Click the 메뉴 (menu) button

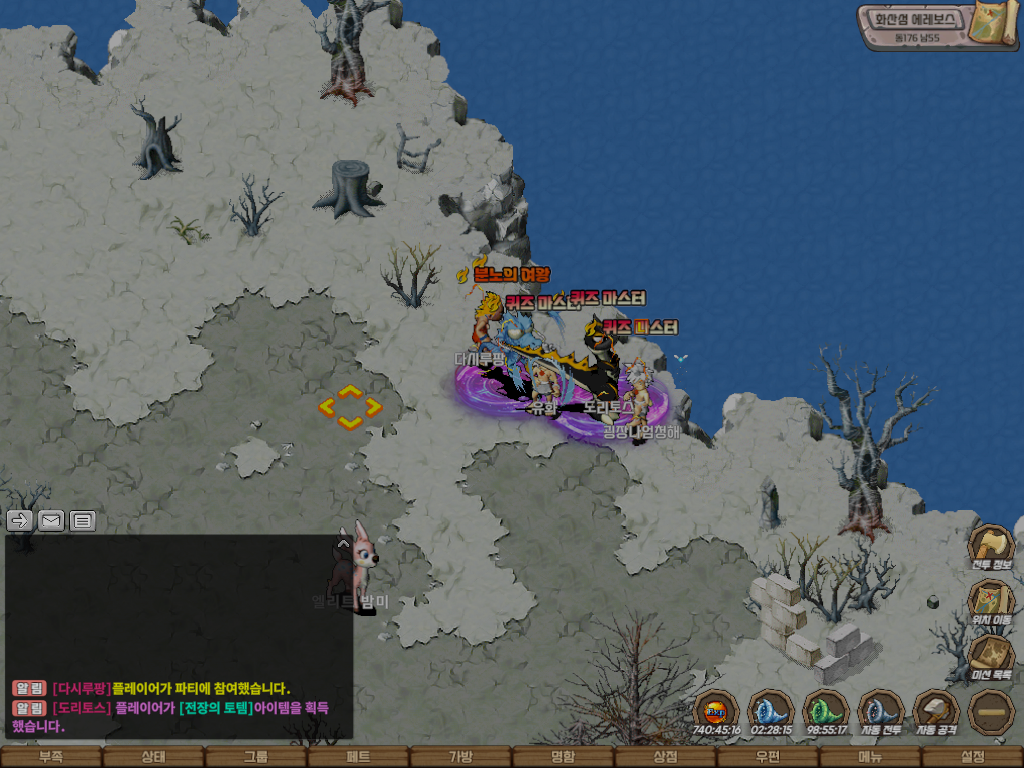[870, 757]
